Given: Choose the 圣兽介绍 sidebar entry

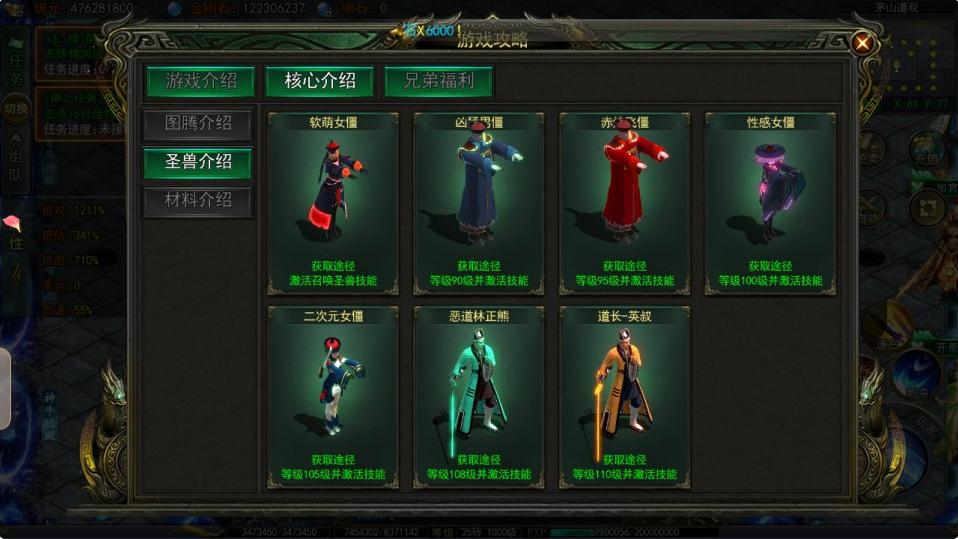Looking at the screenshot, I should [x=198, y=162].
